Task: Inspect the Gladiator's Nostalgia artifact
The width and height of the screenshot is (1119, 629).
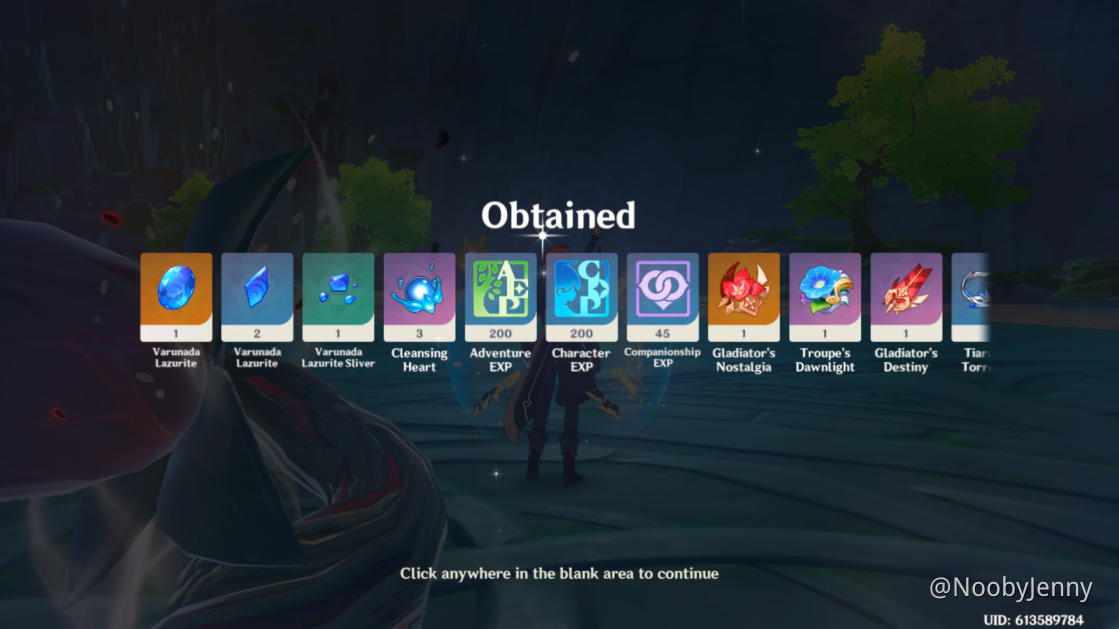Action: click(744, 290)
